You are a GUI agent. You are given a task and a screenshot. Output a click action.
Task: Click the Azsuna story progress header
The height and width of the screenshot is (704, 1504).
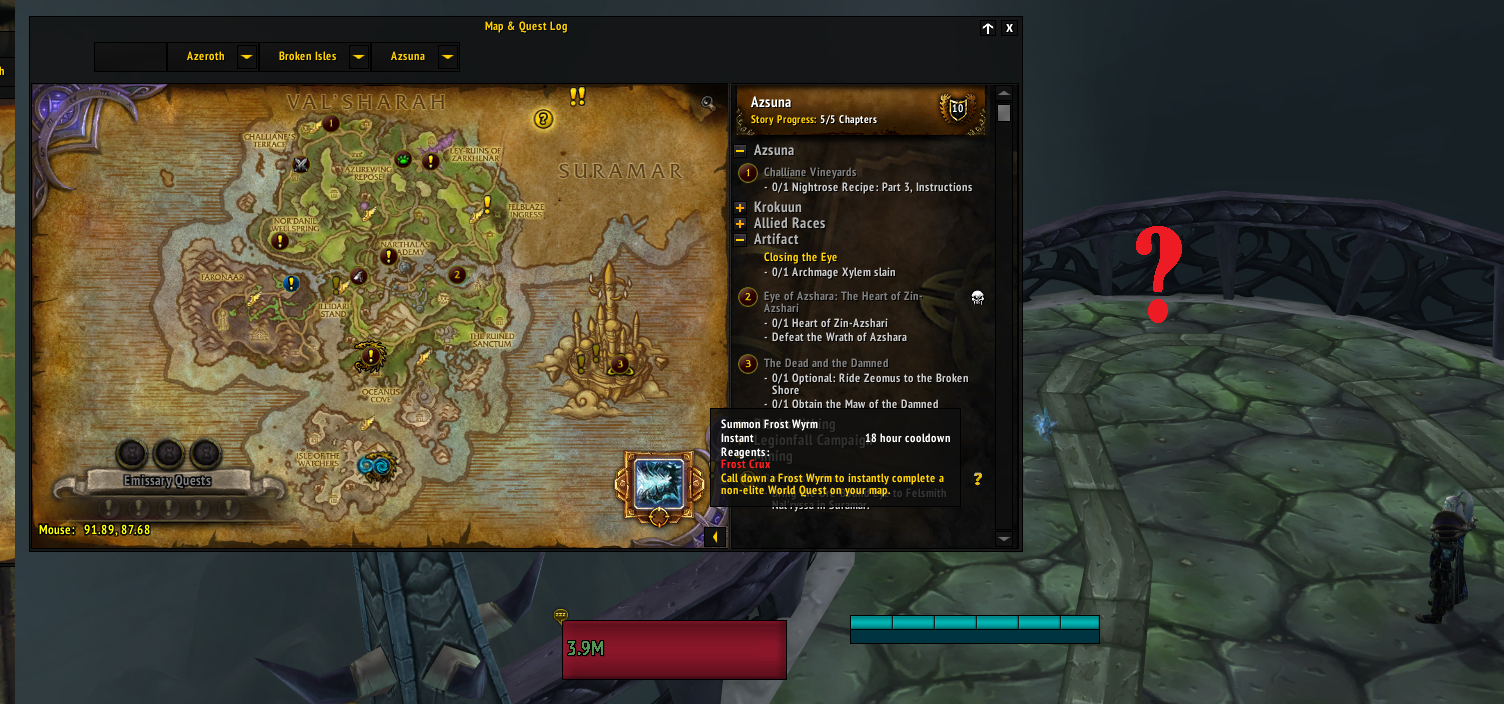click(x=860, y=109)
